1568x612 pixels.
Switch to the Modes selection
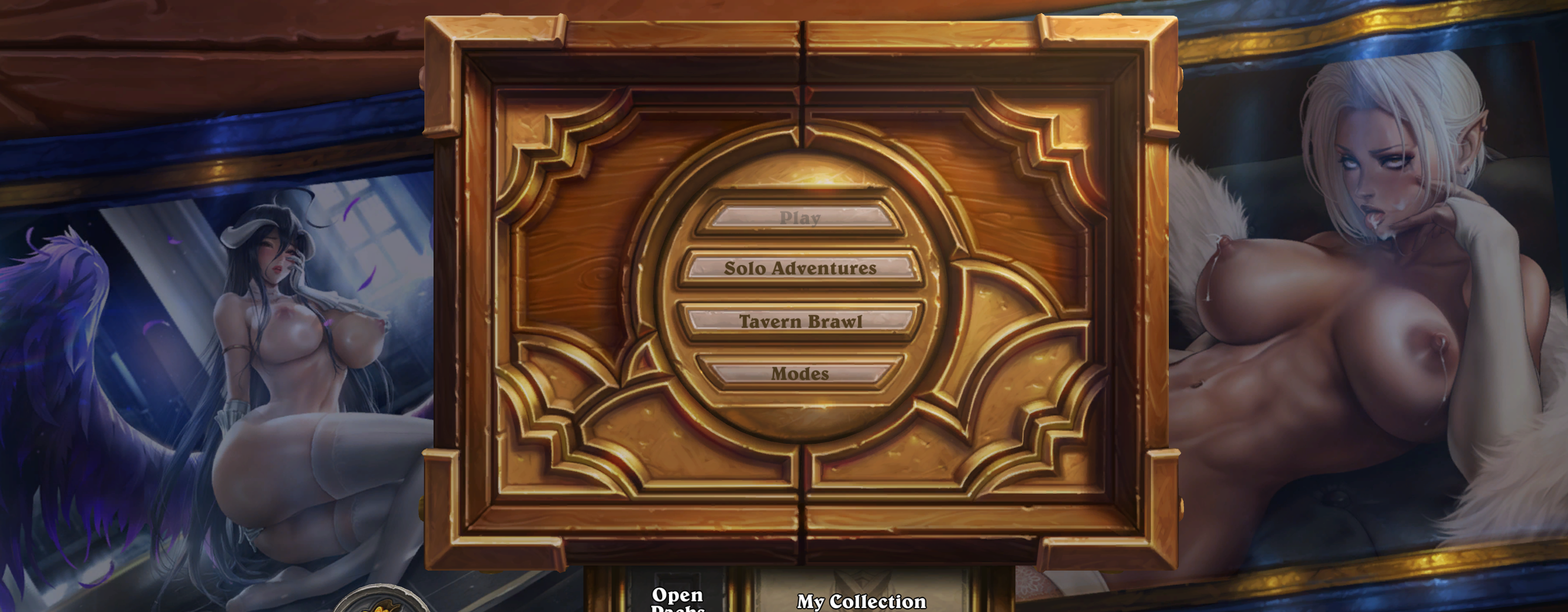pyautogui.click(x=799, y=374)
